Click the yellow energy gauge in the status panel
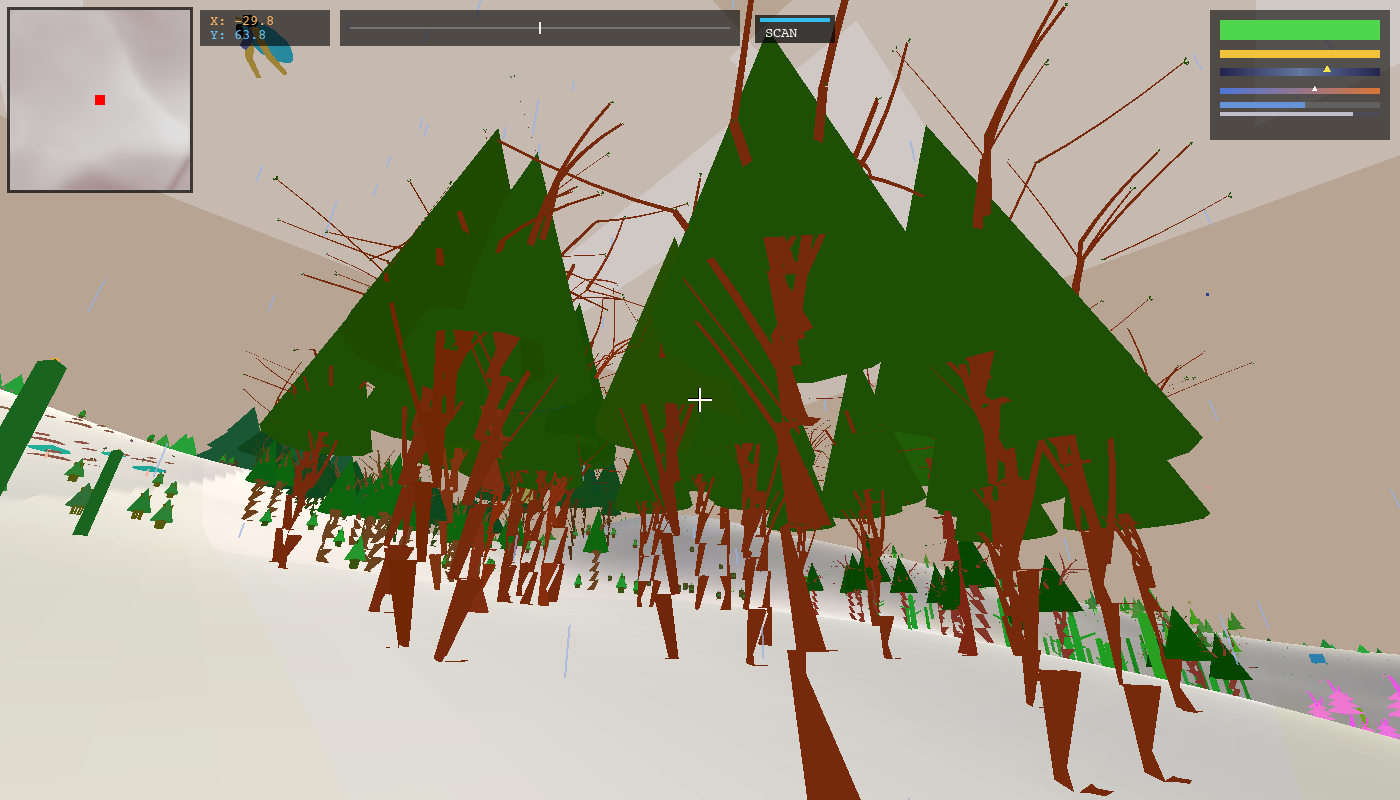 coord(1300,54)
